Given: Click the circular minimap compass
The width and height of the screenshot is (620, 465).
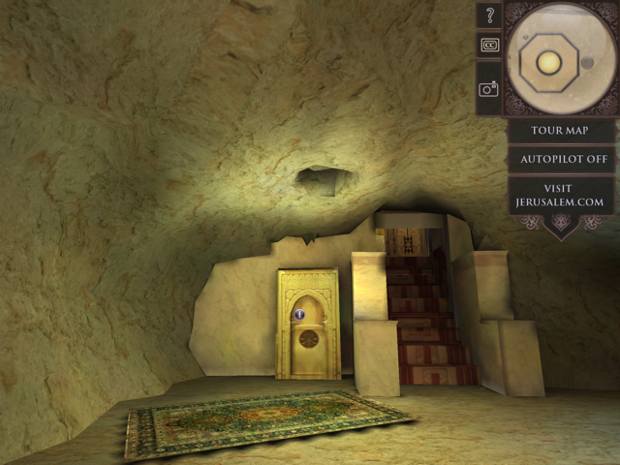Looking at the screenshot, I should 560,59.
